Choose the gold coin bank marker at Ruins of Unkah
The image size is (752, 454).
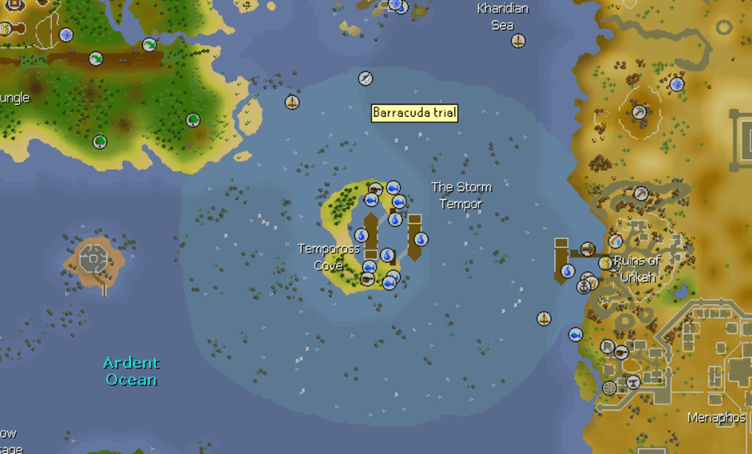click(x=605, y=263)
